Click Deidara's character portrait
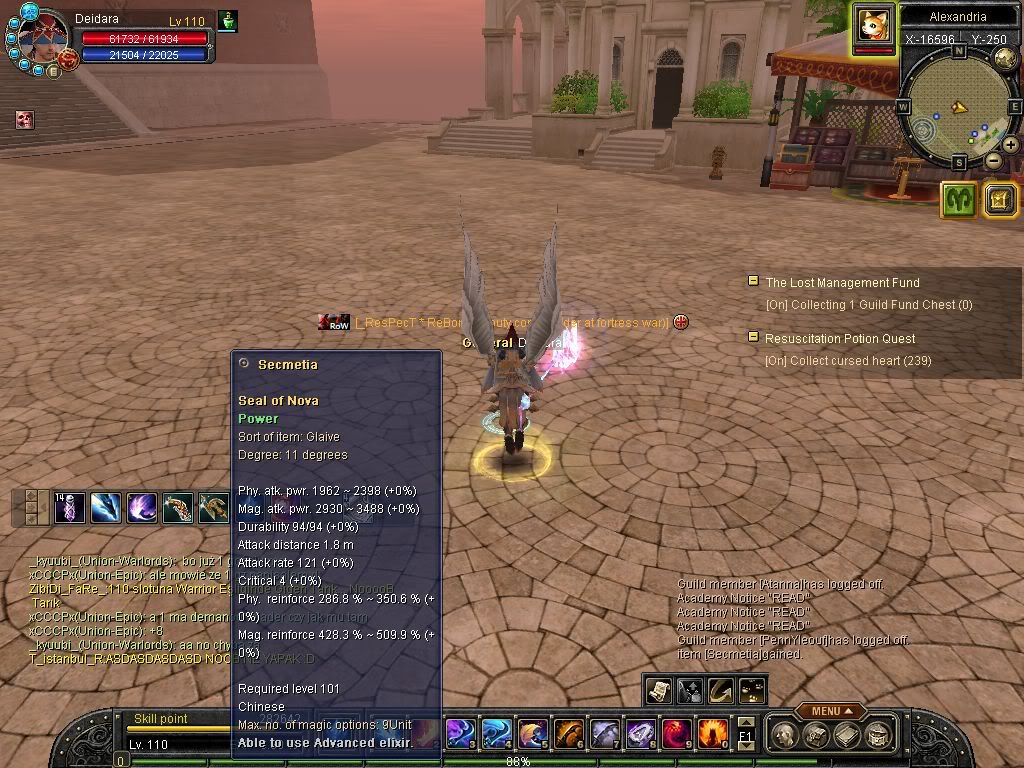Screen dimensions: 1024x768 40,40
